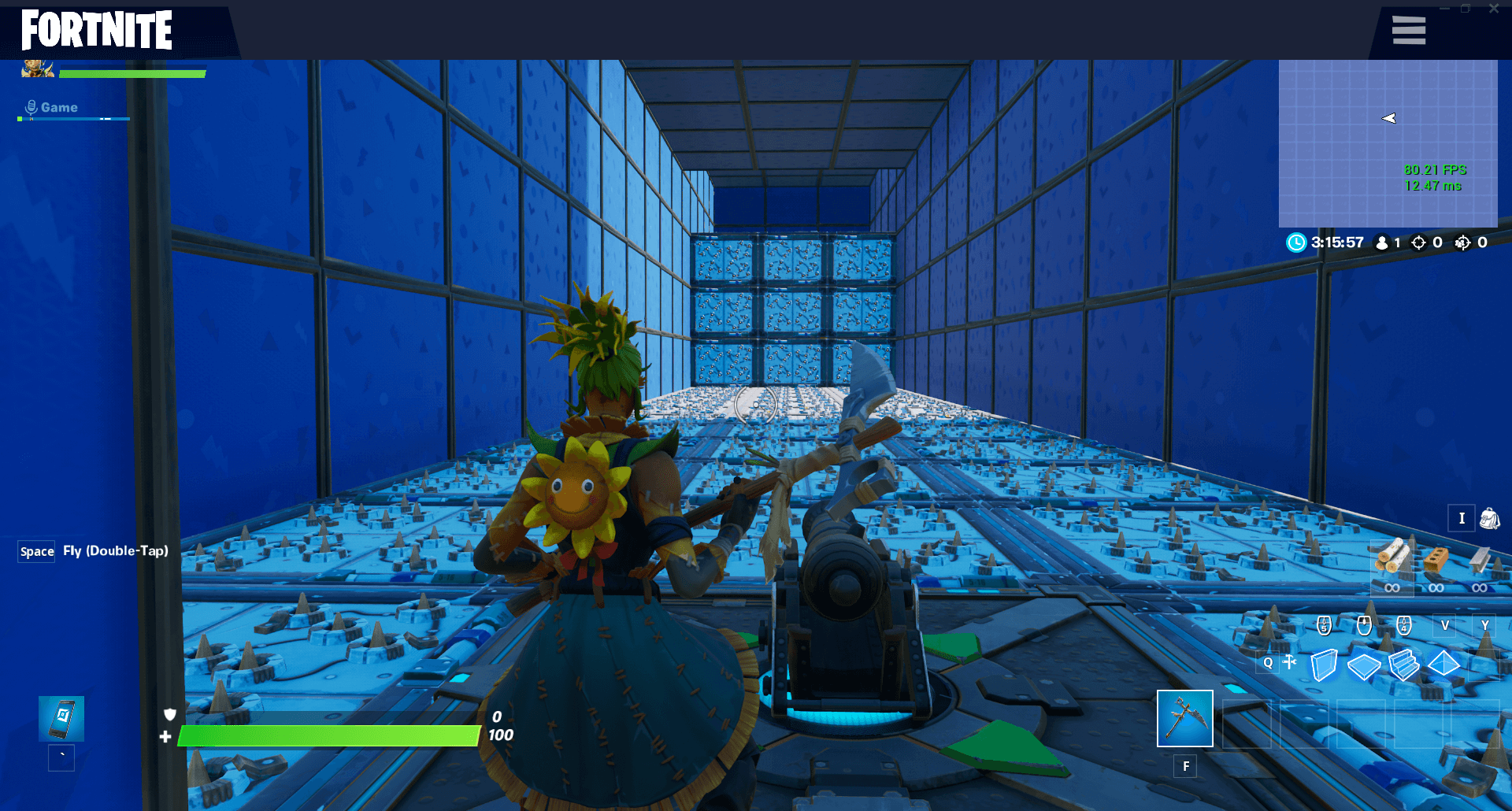
Task: Click the wall build piece selector
Action: 1325,665
